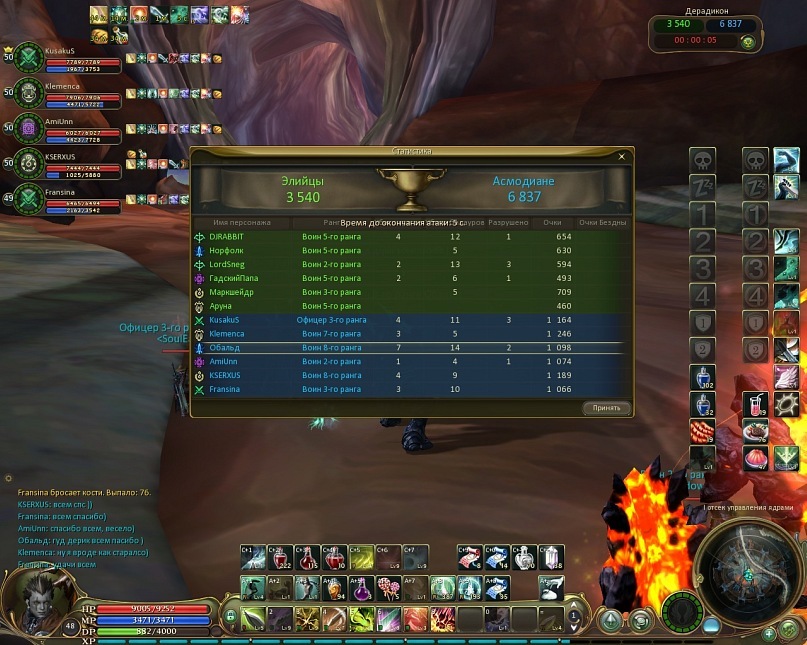Close the statistics window
The width and height of the screenshot is (807, 645).
pyautogui.click(x=621, y=157)
